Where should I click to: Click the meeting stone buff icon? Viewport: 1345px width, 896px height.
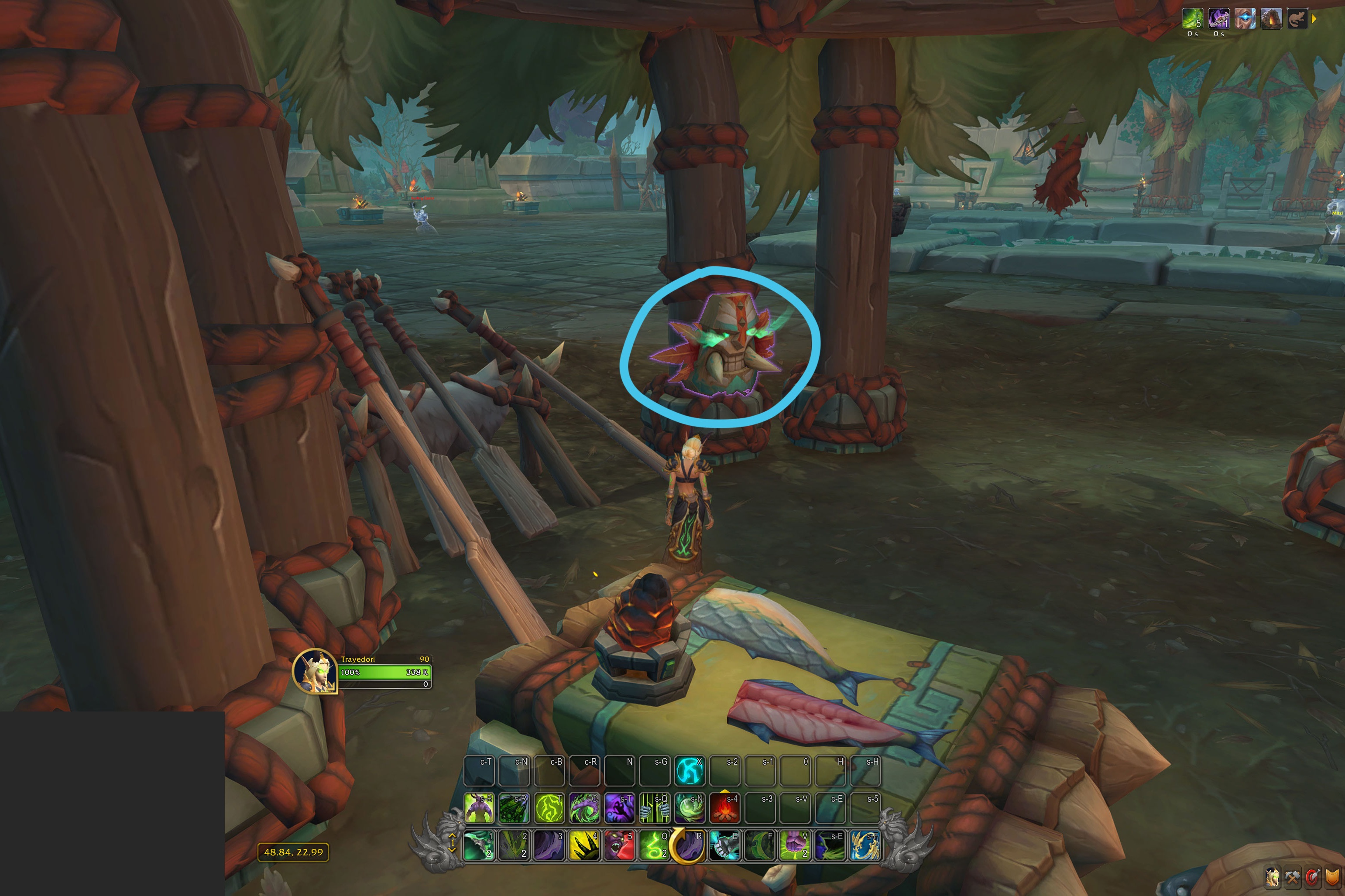tap(1272, 19)
